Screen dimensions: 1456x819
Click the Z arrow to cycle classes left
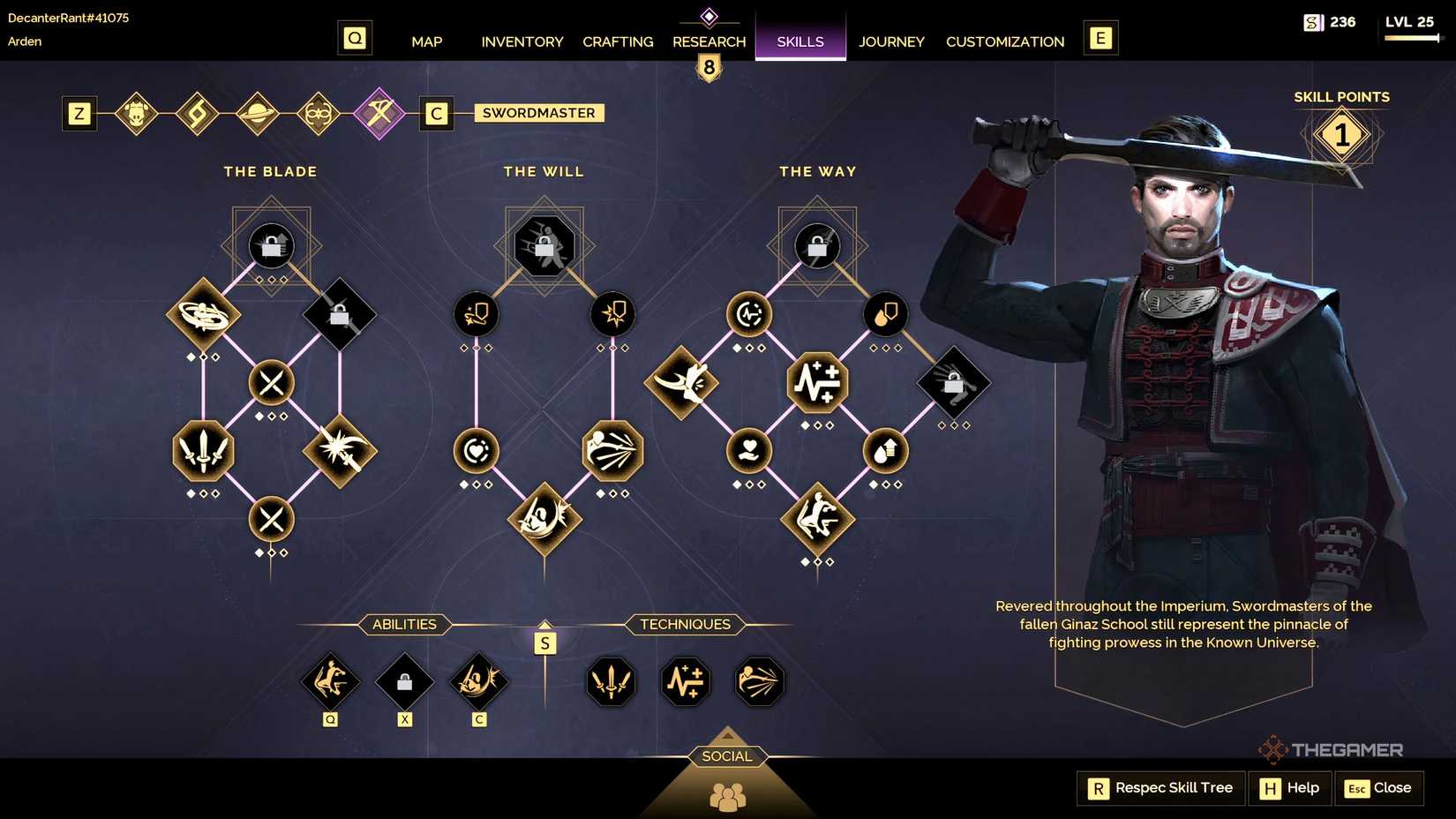[x=79, y=113]
